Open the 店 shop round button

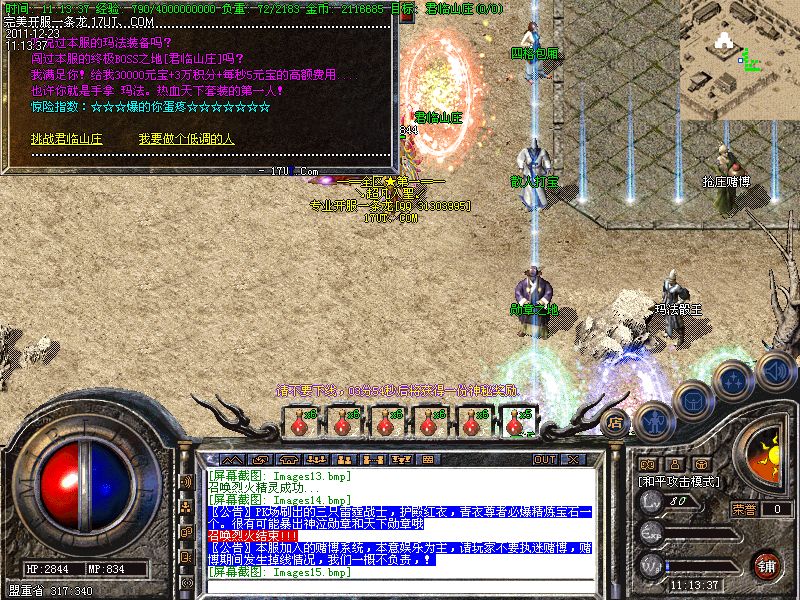(x=614, y=421)
